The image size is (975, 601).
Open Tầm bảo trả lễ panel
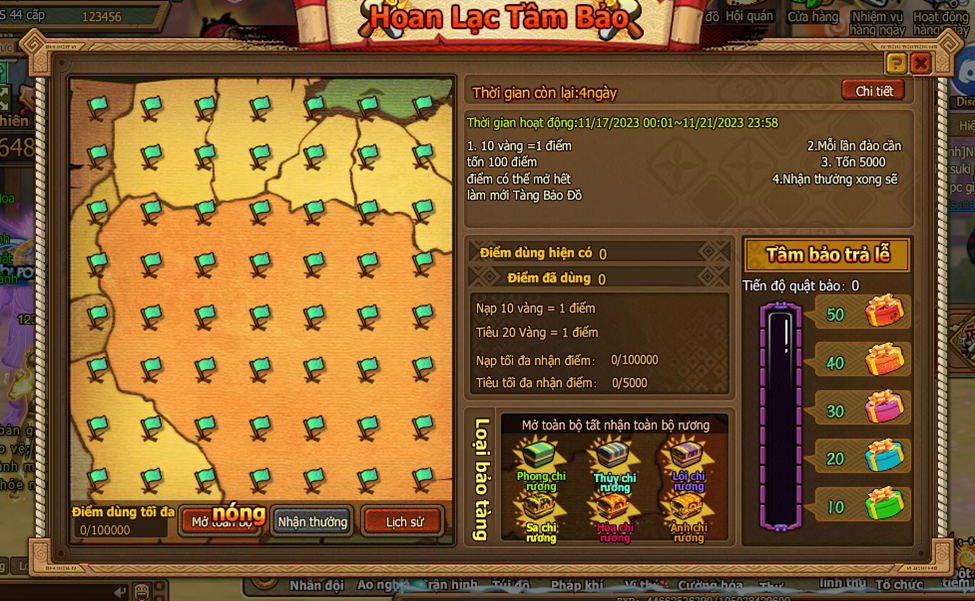(x=827, y=254)
